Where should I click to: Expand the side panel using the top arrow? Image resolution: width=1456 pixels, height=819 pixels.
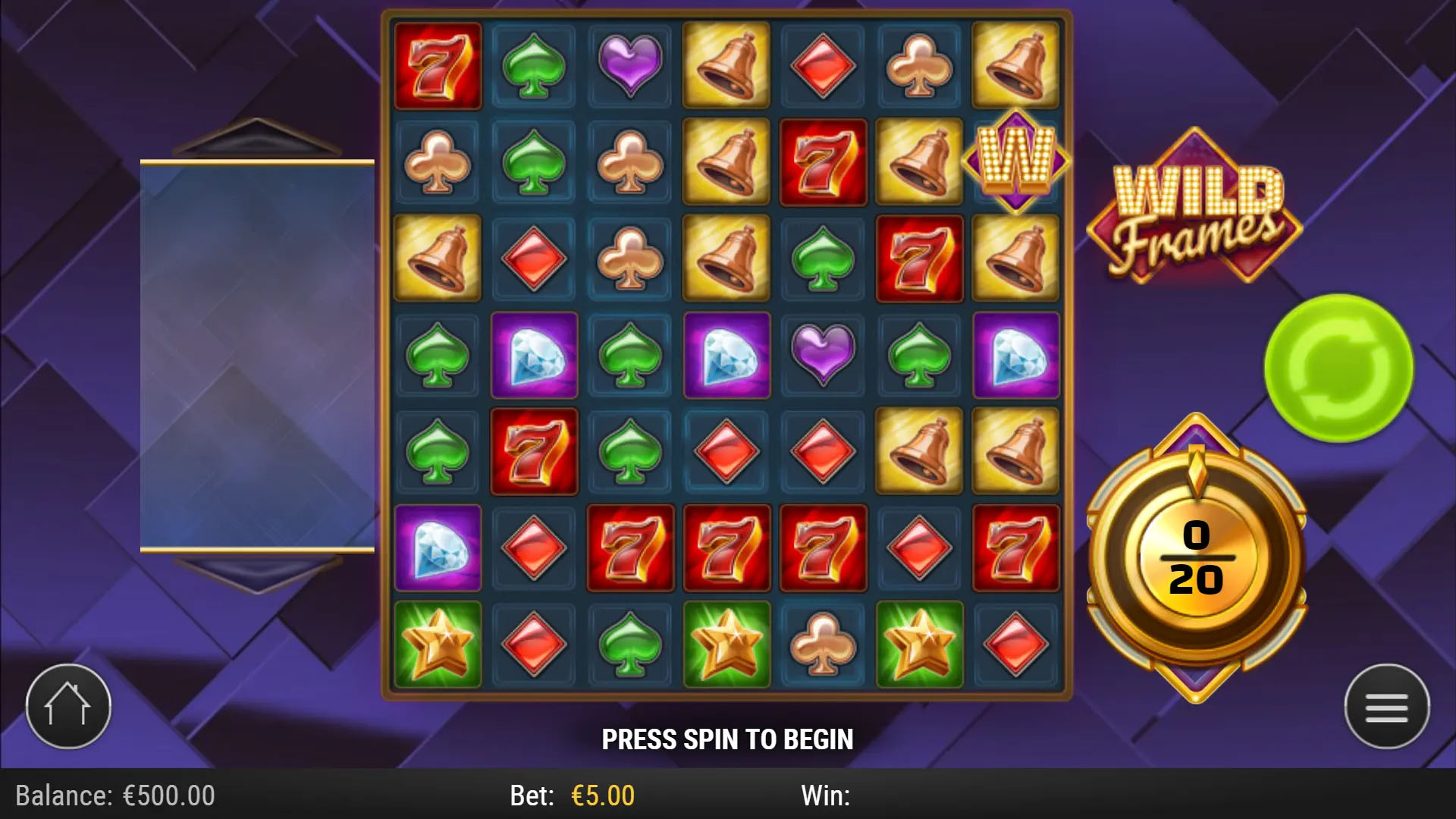258,136
